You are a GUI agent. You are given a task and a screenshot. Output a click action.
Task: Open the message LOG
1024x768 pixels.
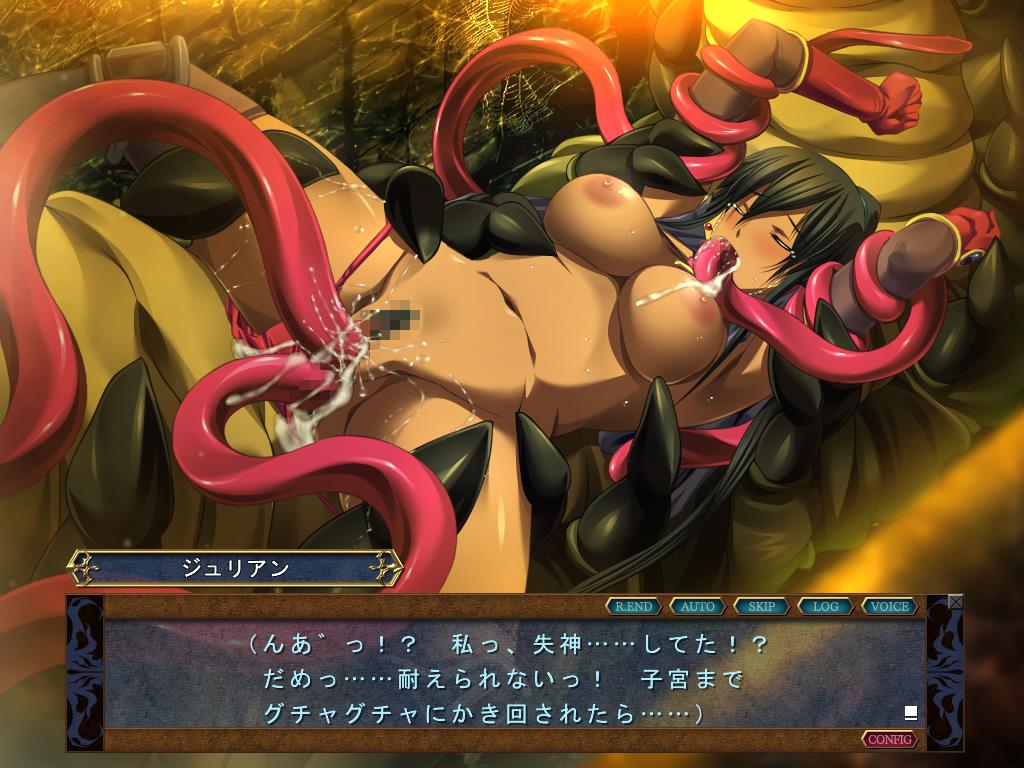click(x=826, y=606)
